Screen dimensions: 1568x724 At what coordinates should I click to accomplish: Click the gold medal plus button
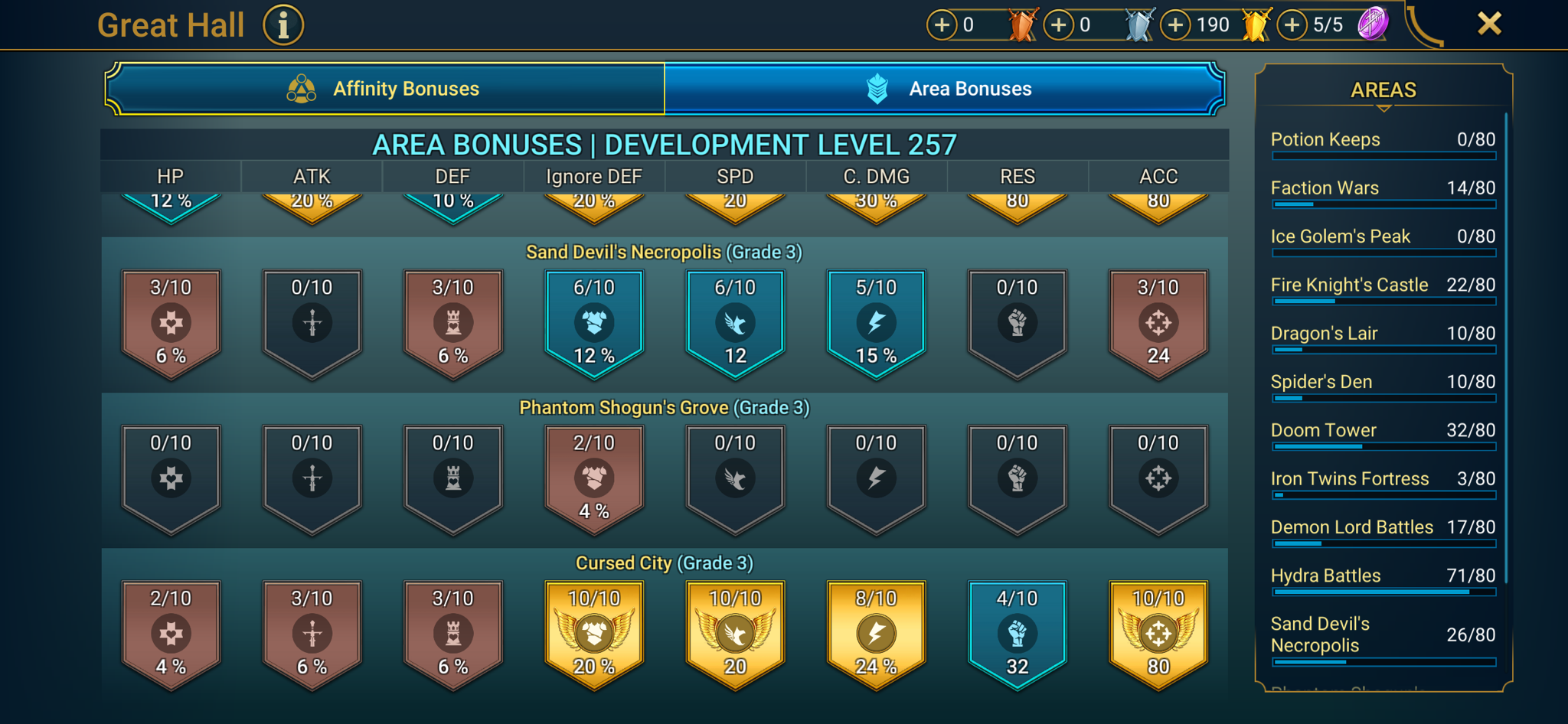(1175, 24)
